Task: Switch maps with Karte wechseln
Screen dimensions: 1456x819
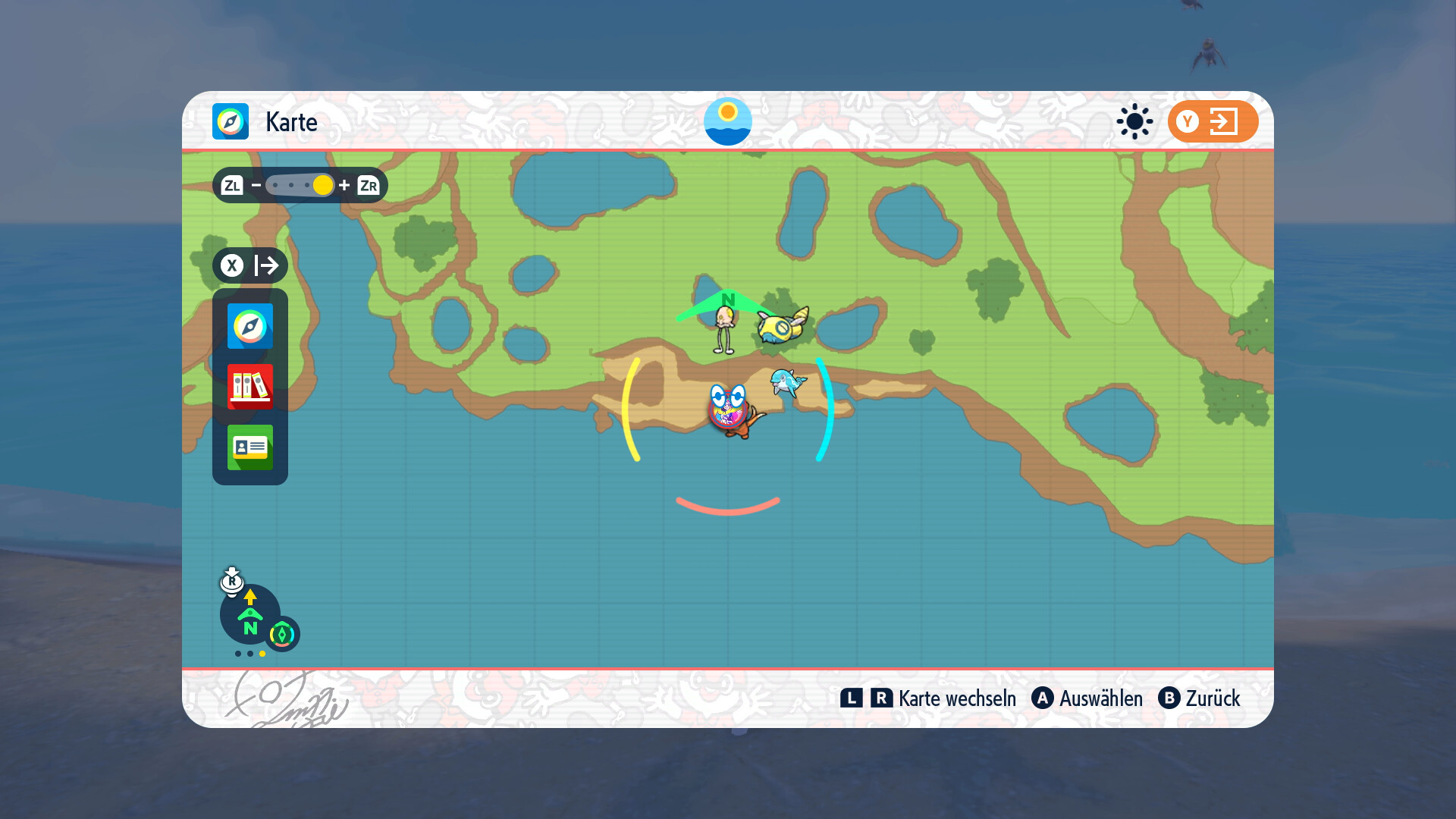Action: tap(928, 698)
